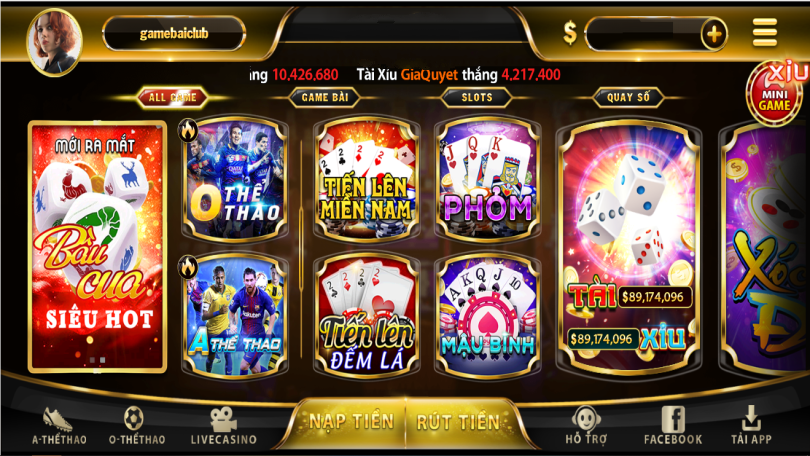Image resolution: width=810 pixels, height=456 pixels.
Task: Choose the A Thể Thao game tile
Action: (x=234, y=311)
